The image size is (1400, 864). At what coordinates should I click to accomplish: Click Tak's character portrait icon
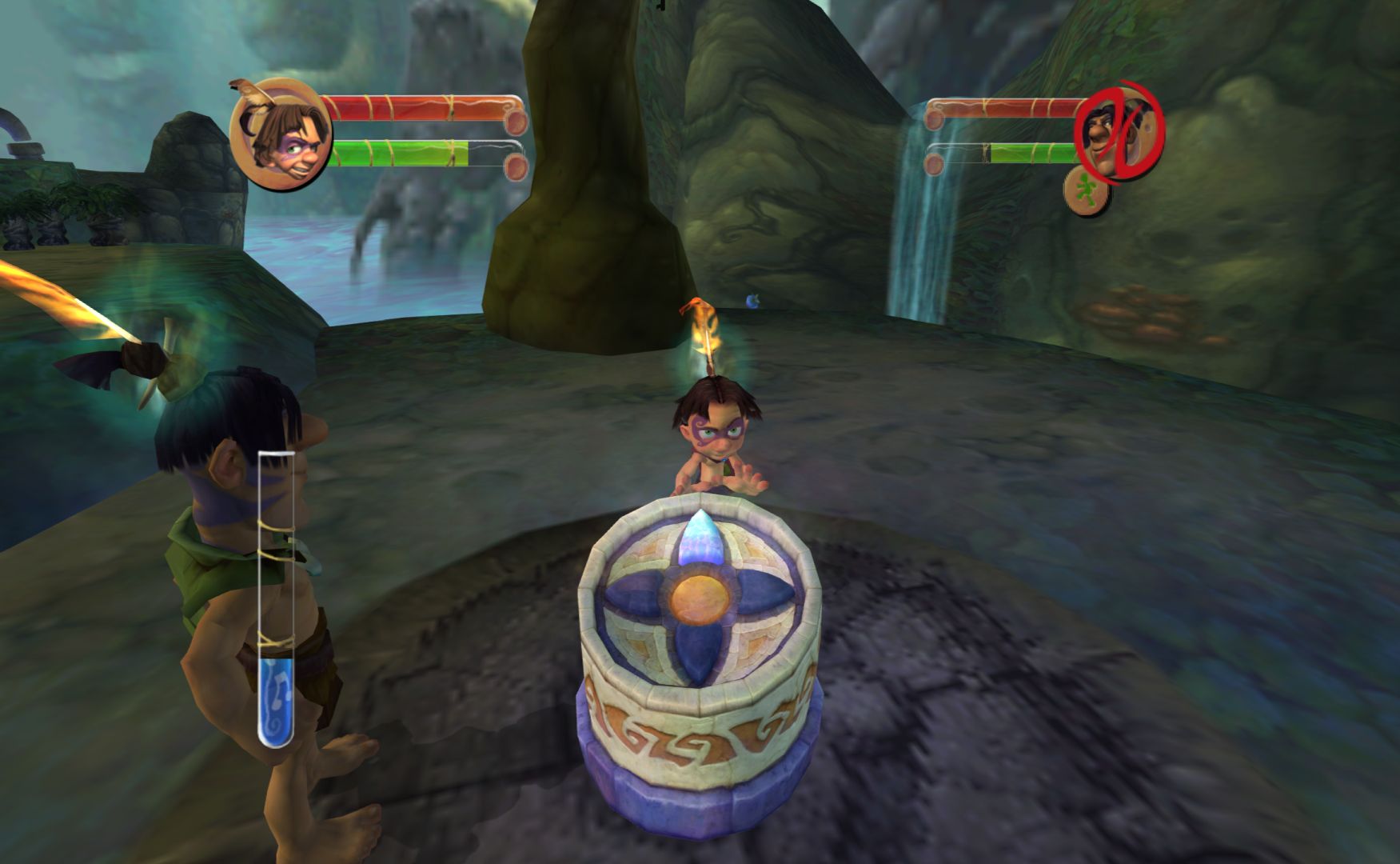coord(280,134)
